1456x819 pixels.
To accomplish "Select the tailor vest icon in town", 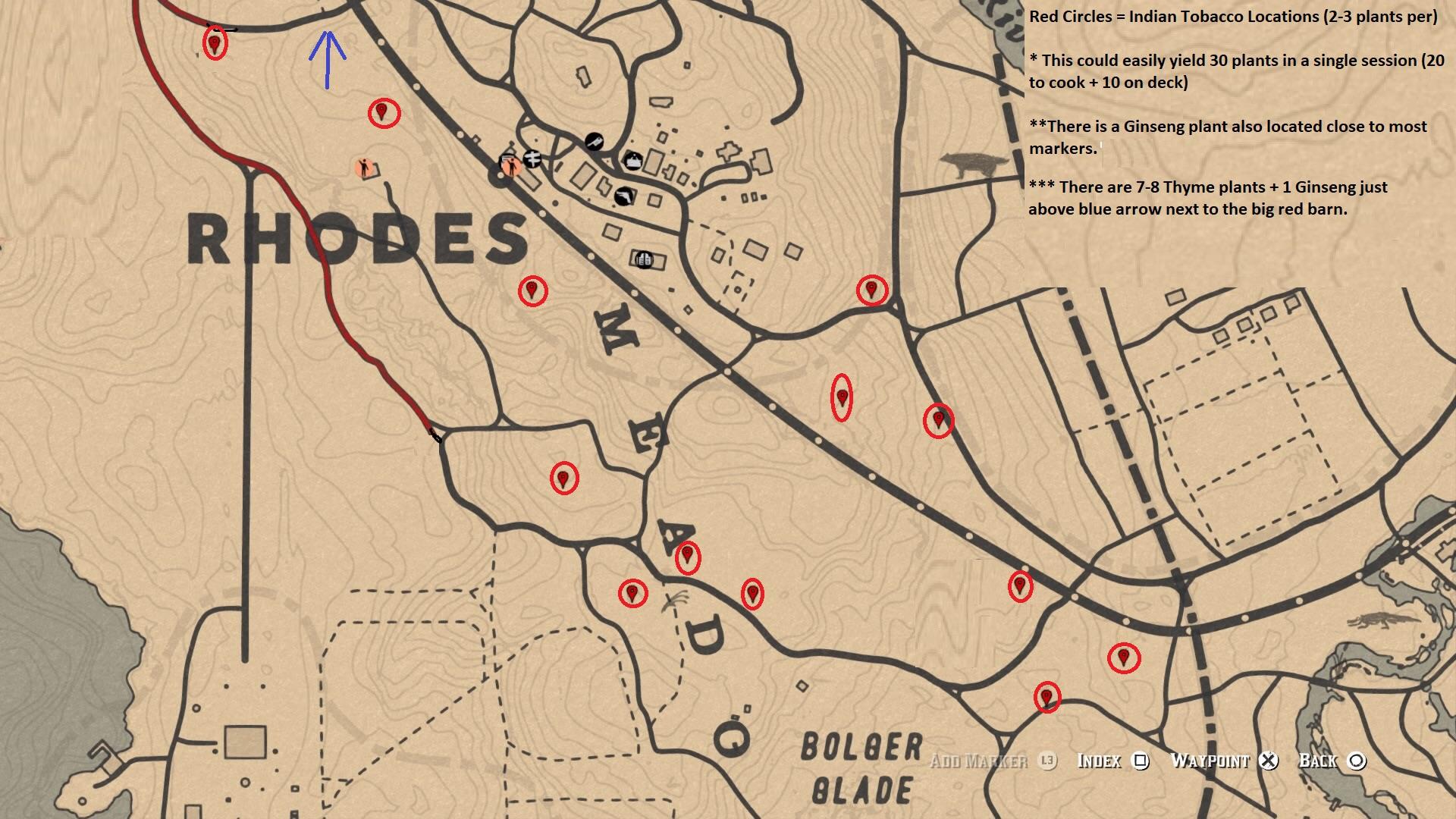I will tap(634, 162).
